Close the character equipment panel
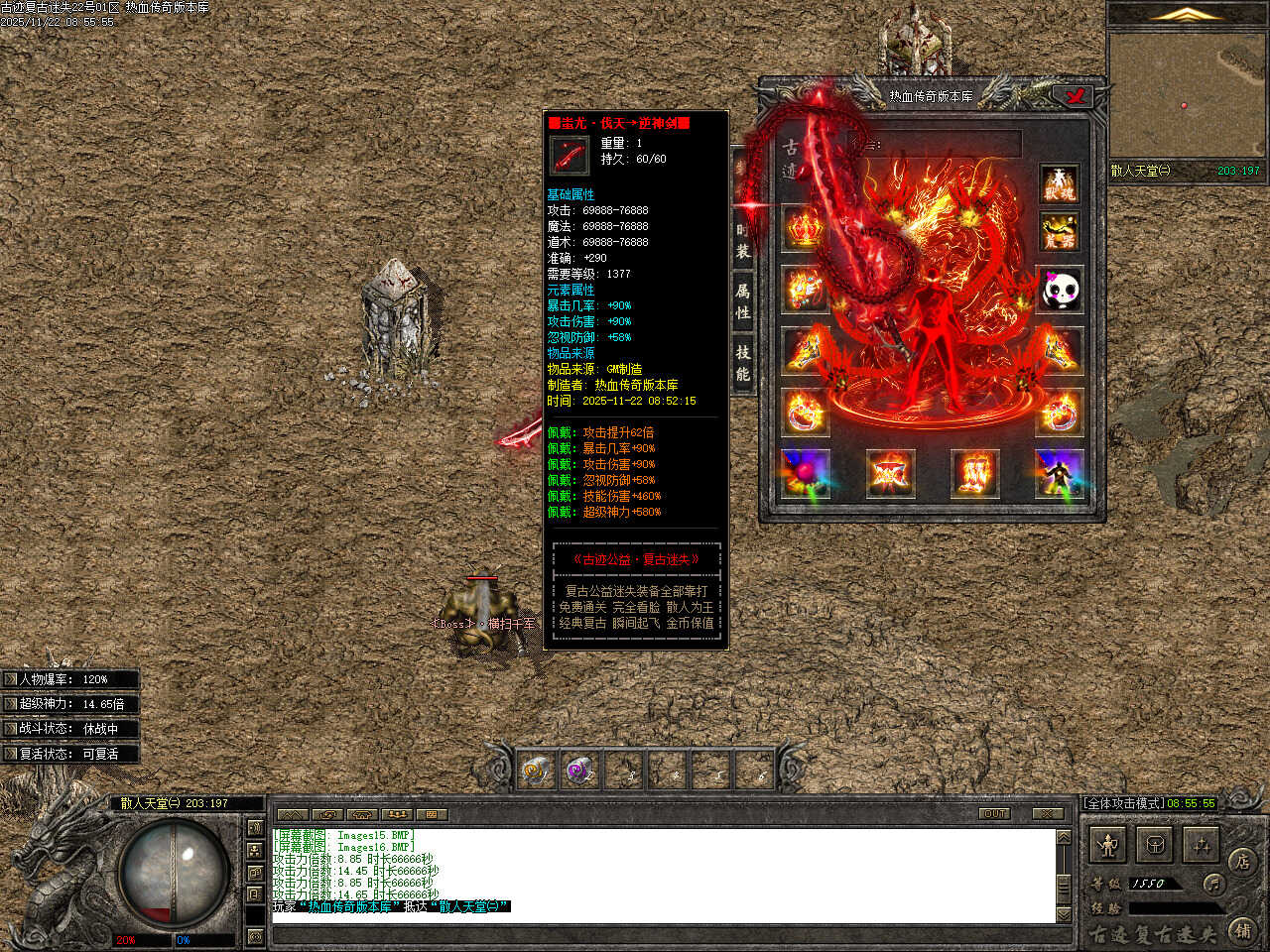Image resolution: width=1270 pixels, height=952 pixels. (x=1074, y=96)
